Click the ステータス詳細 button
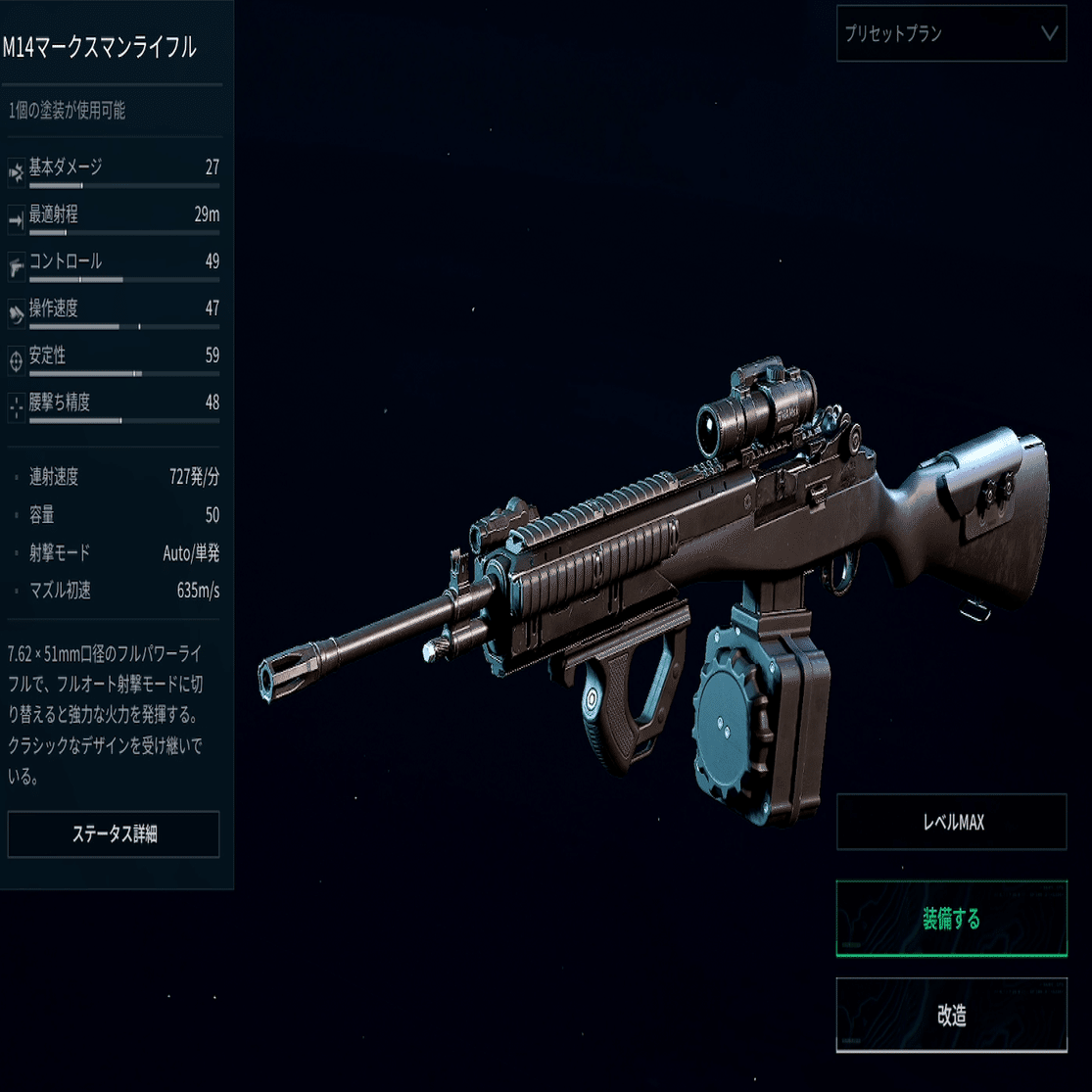The image size is (1092, 1092). (x=114, y=834)
